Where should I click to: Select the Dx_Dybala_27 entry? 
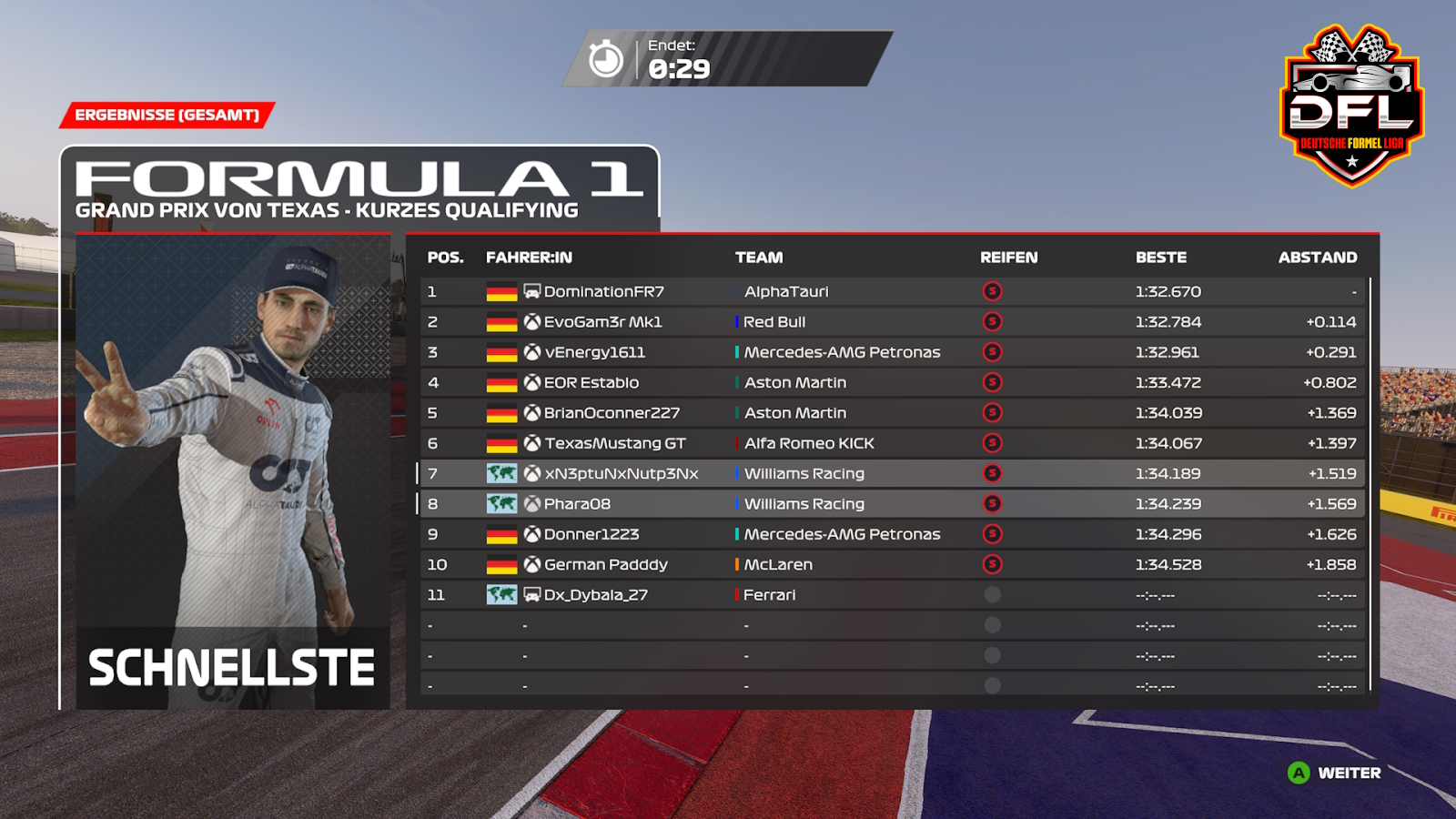coord(595,595)
